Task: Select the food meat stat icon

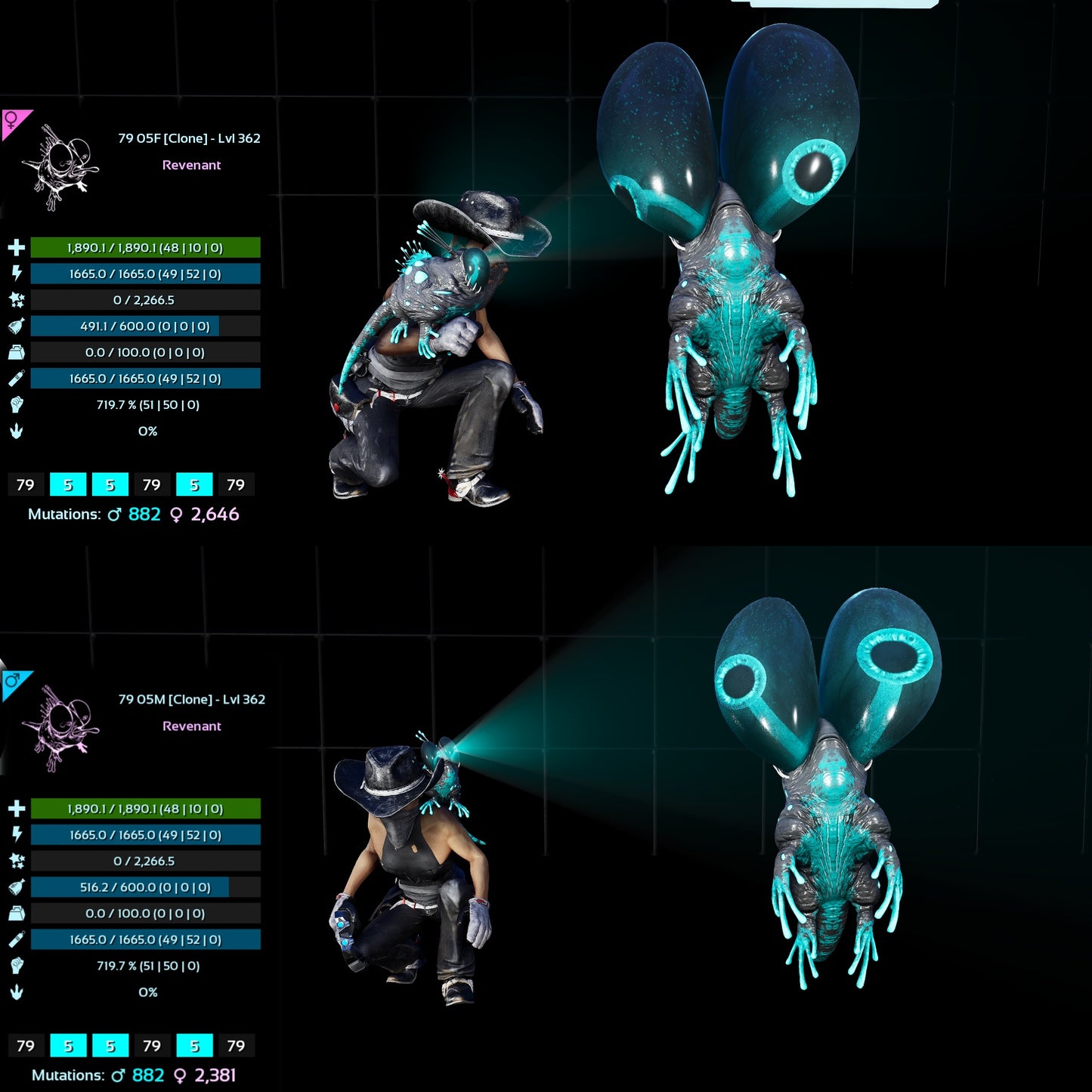Action: click(x=17, y=326)
